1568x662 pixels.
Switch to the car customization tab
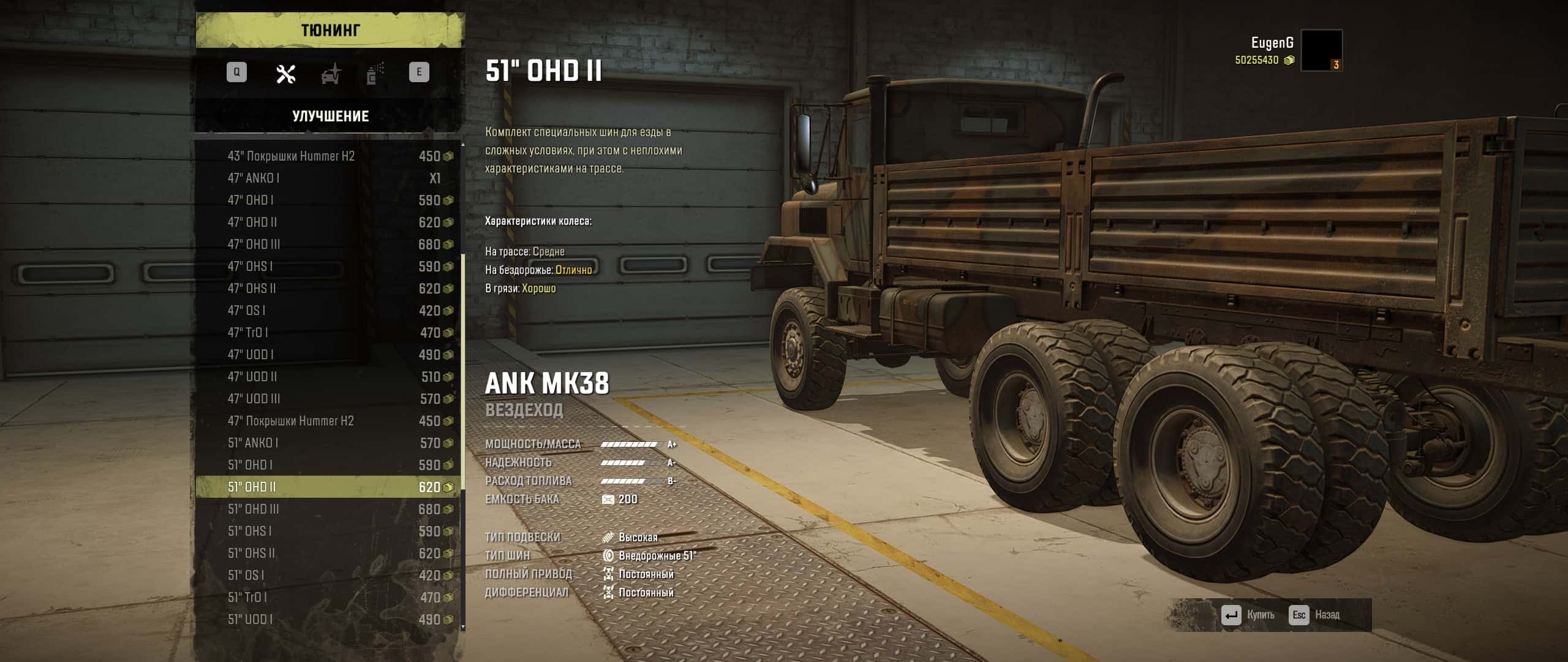pyautogui.click(x=331, y=74)
